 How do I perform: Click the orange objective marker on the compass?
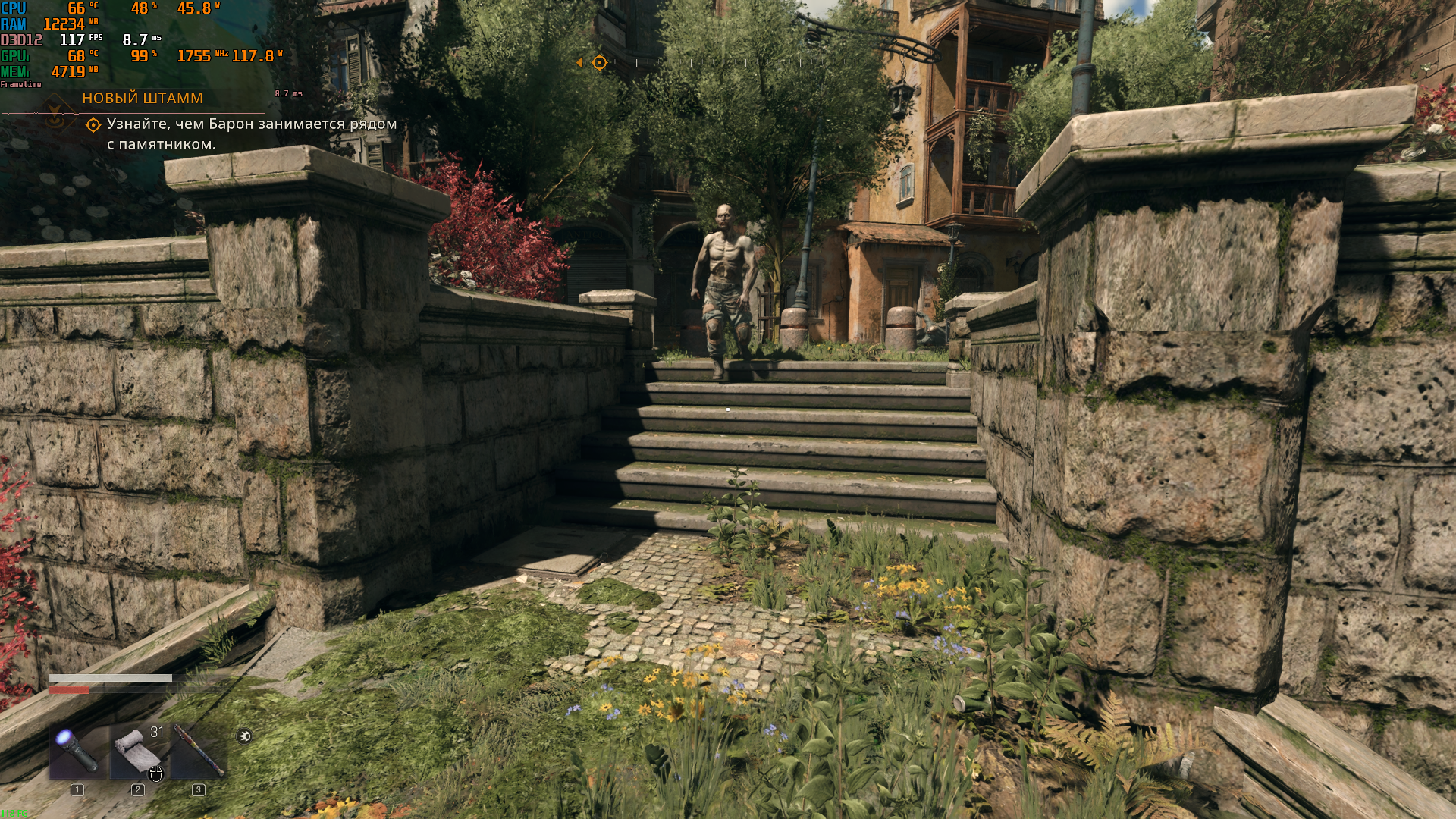(599, 63)
